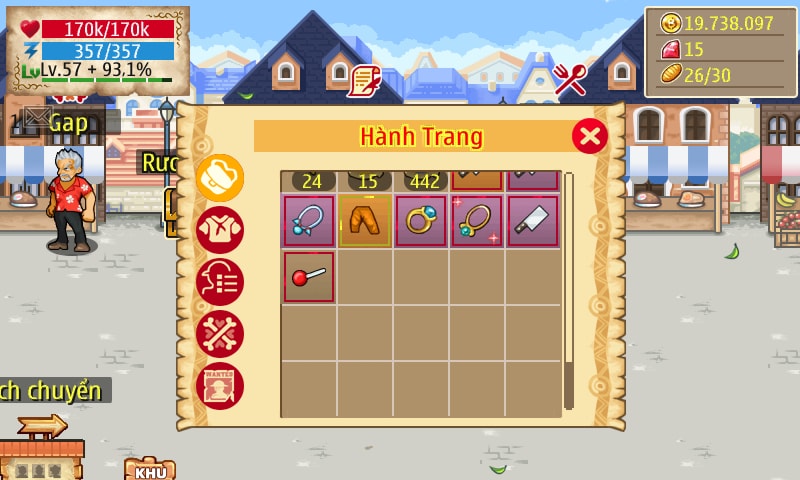This screenshot has height=480, width=800.
Task: Open the Wanted poster tab
Action: tap(219, 385)
